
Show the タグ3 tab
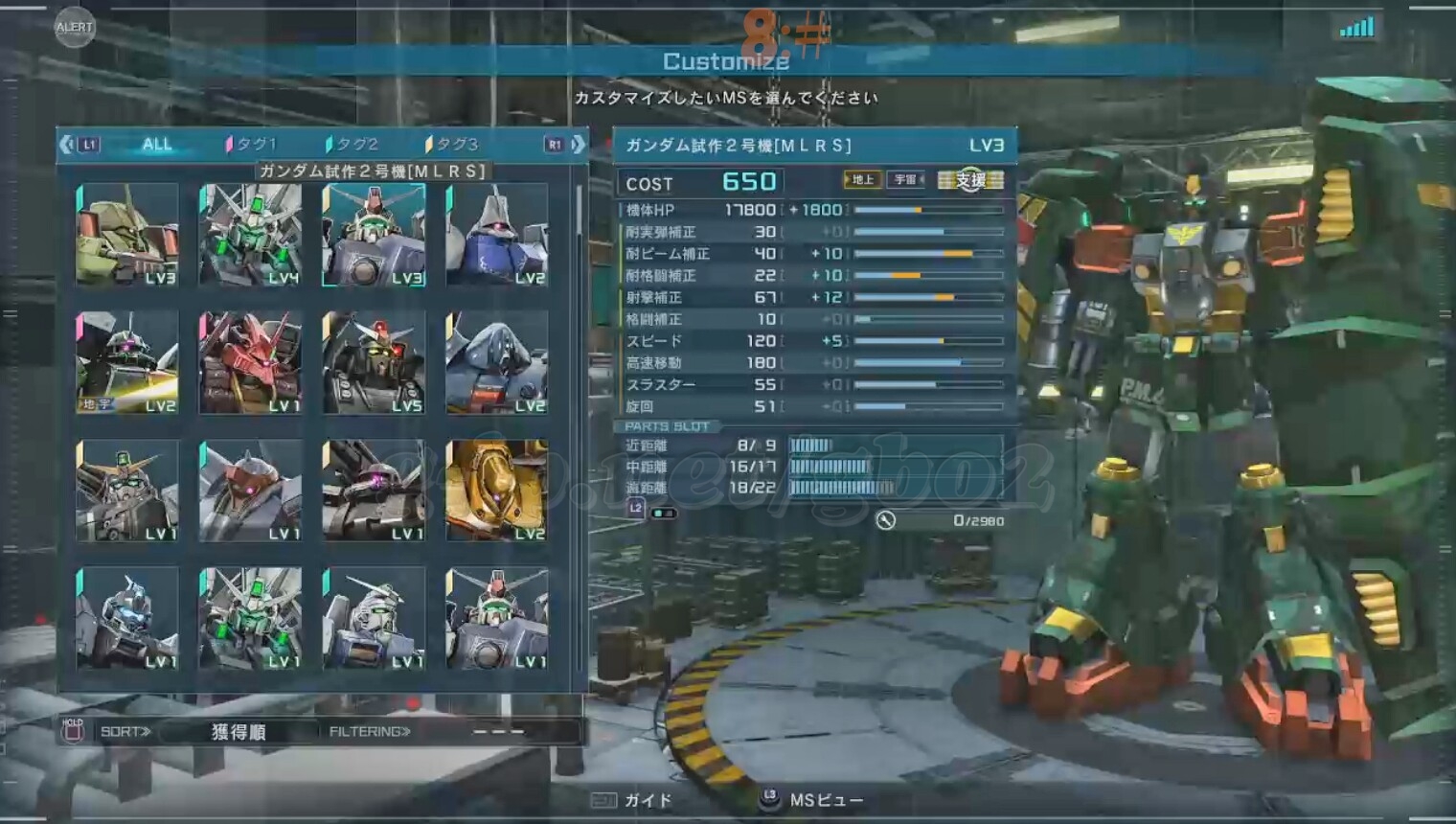click(452, 145)
